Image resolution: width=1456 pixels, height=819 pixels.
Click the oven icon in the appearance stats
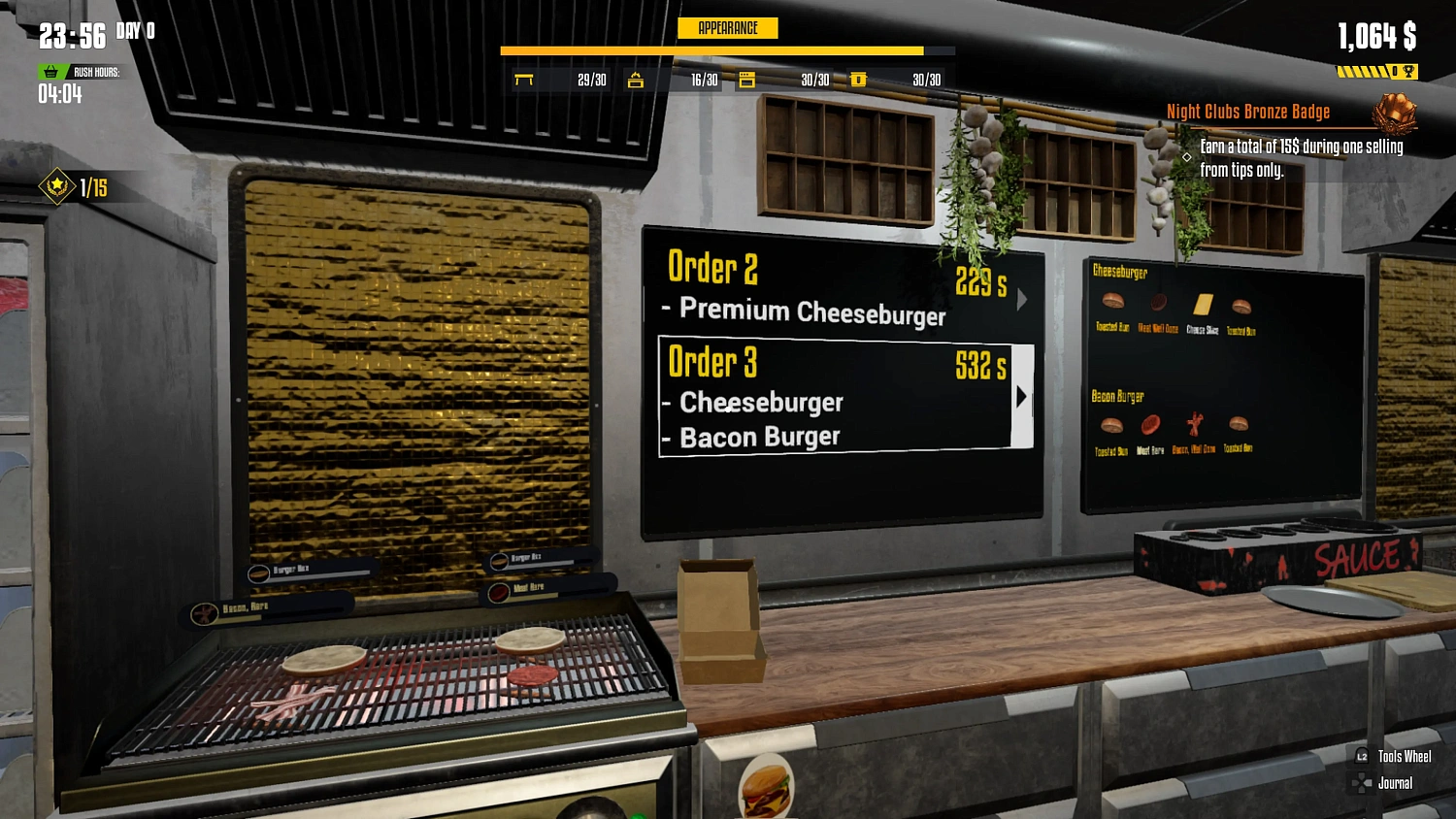(746, 81)
